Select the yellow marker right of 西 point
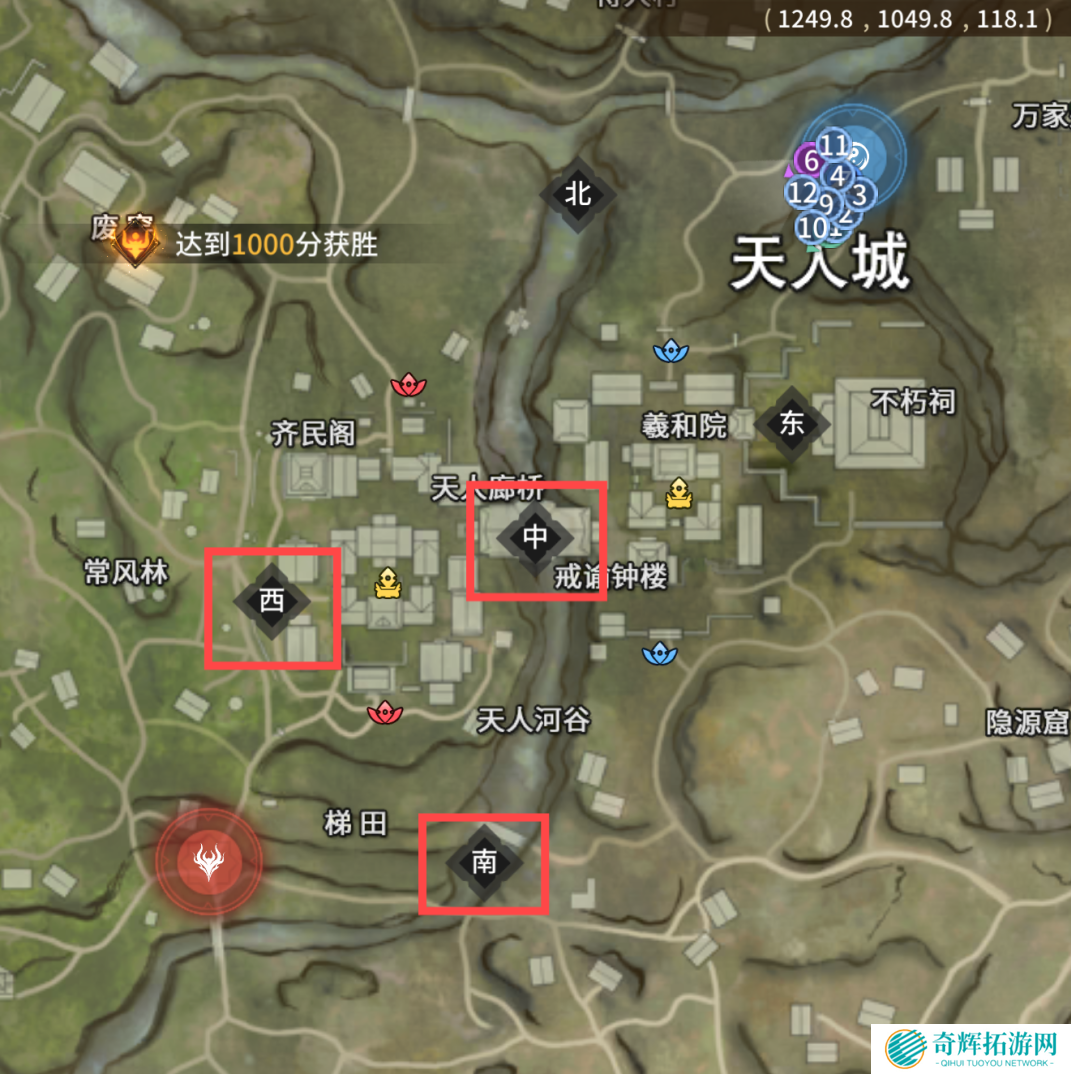Screen dimensions: 1071x1074 click(387, 584)
